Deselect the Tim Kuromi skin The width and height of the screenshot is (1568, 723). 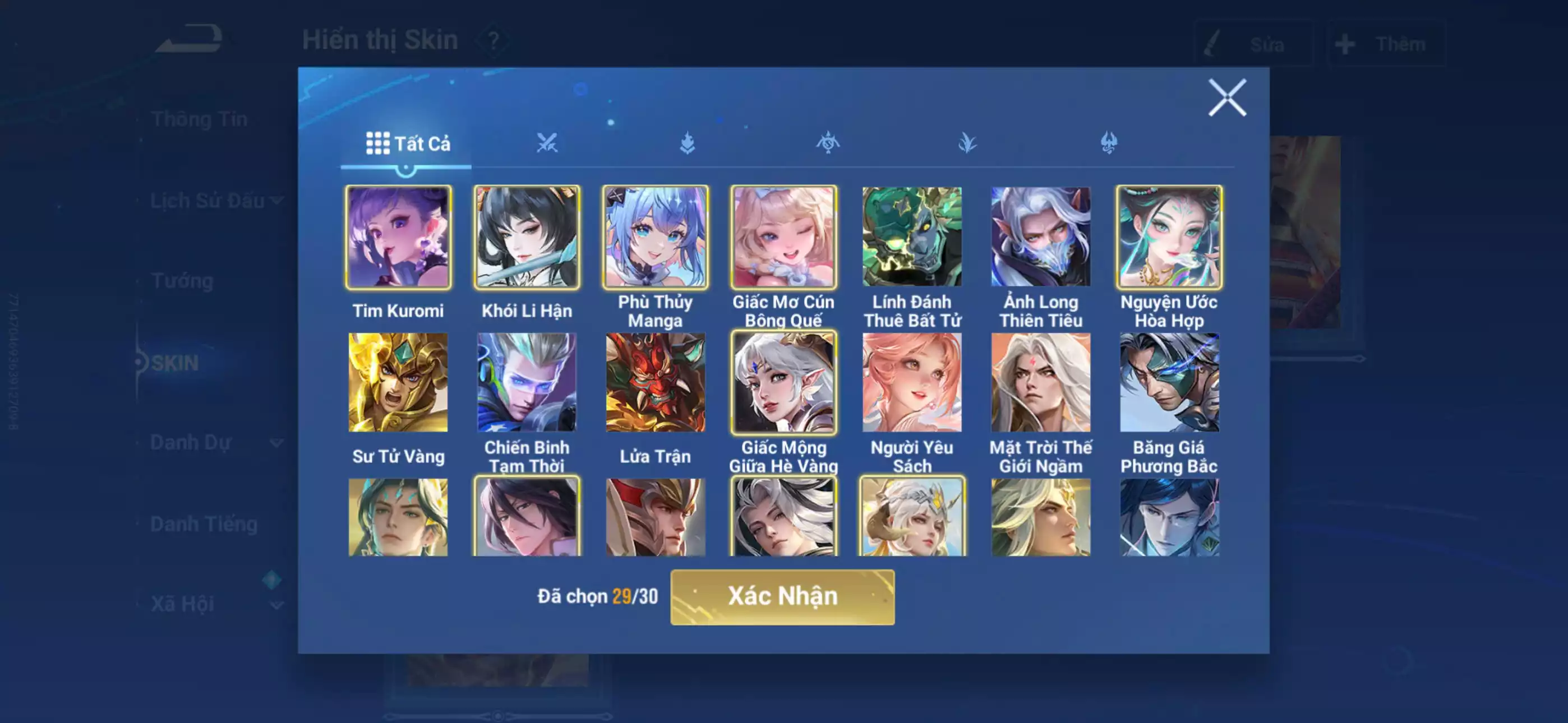coord(399,237)
